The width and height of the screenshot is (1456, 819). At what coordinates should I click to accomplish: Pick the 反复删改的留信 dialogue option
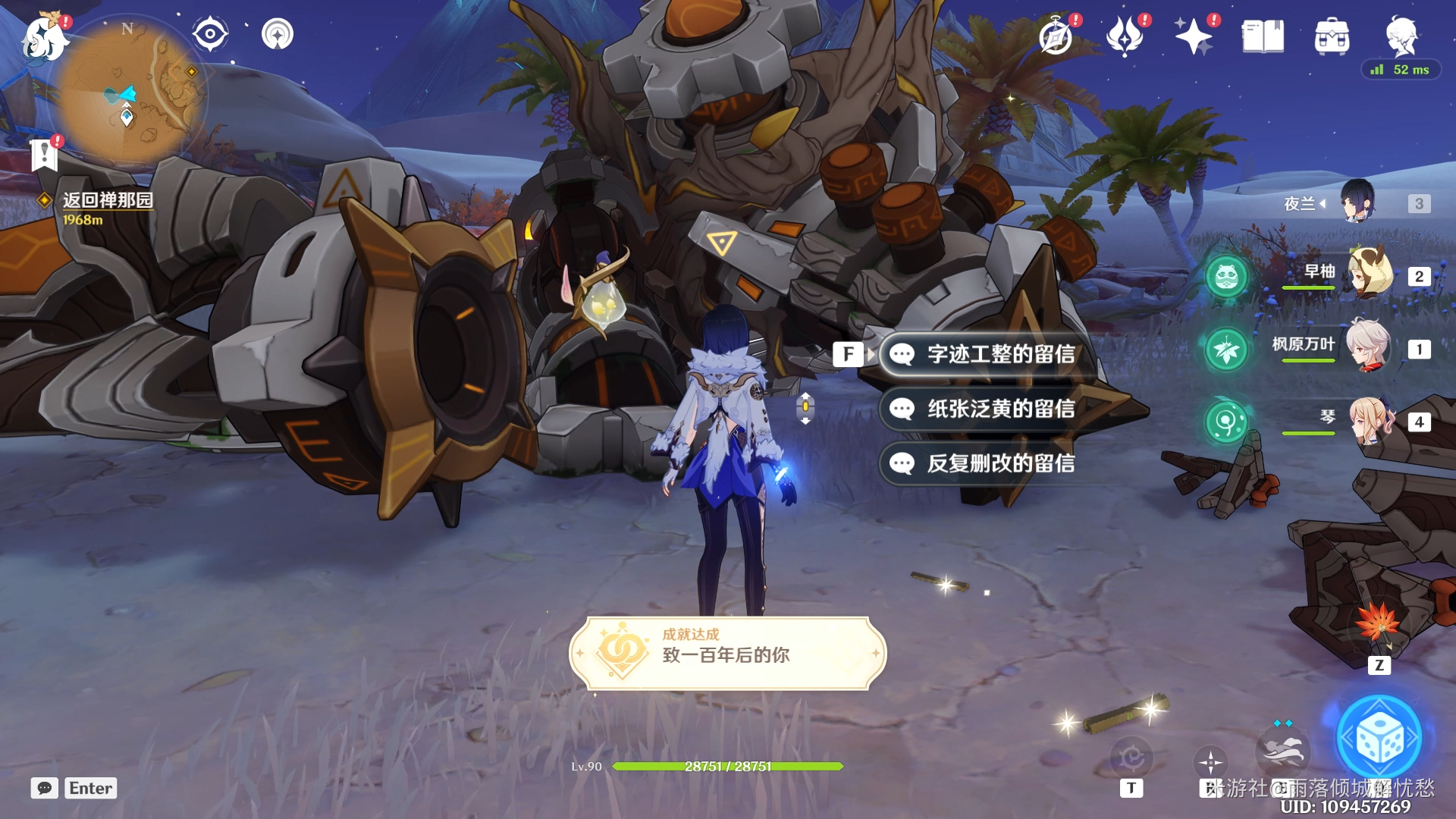[999, 463]
